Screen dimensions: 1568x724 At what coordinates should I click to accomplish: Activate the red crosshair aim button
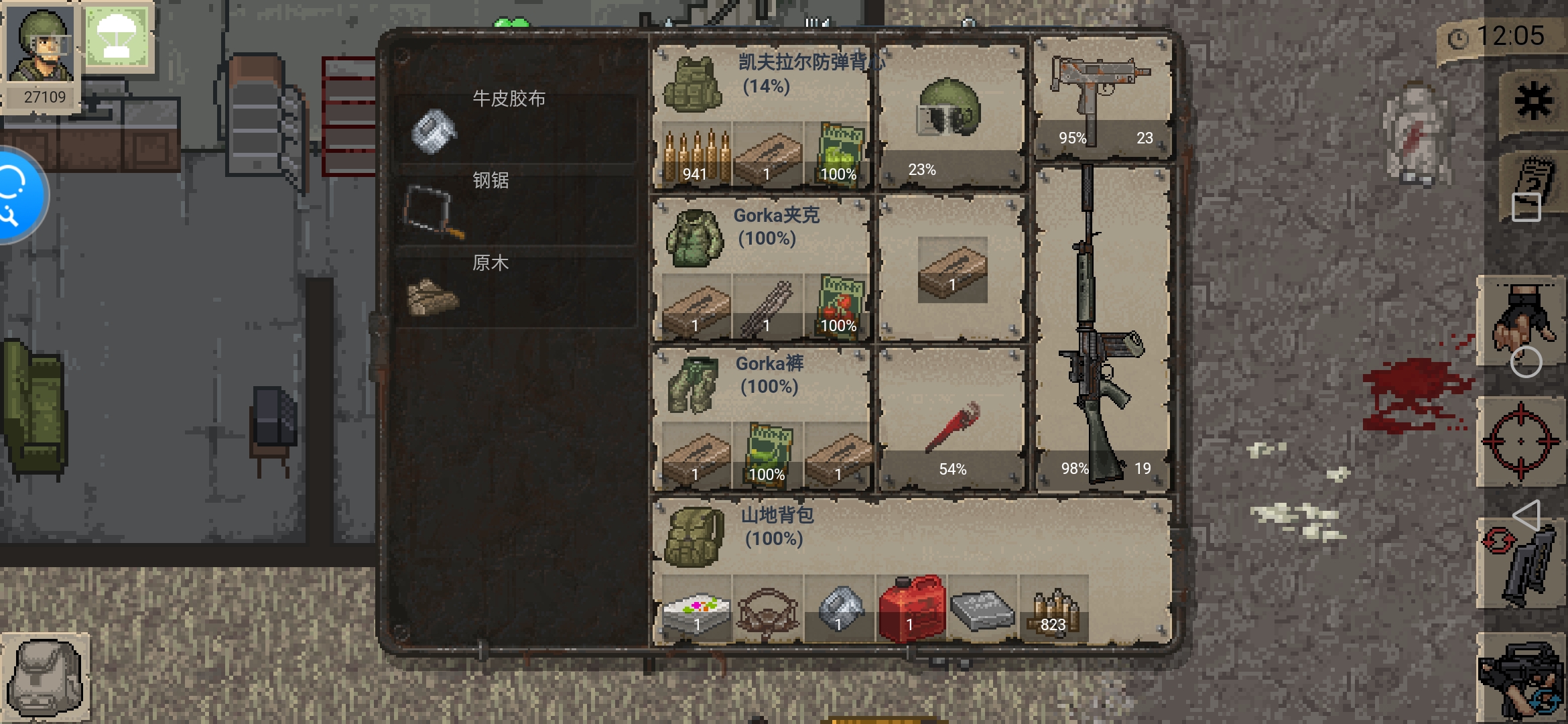(1520, 441)
